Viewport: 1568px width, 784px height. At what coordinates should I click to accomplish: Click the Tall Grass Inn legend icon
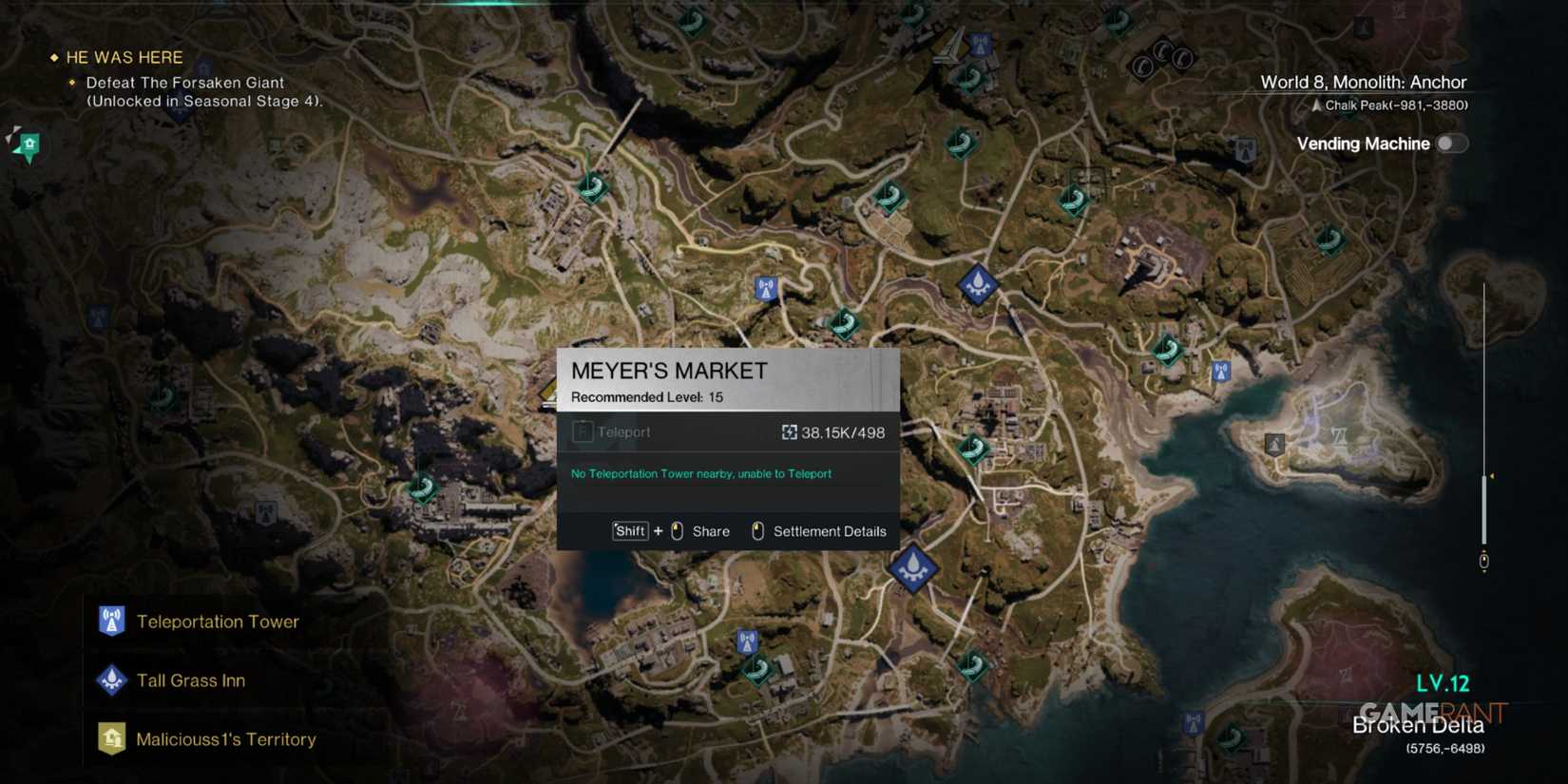(x=111, y=680)
